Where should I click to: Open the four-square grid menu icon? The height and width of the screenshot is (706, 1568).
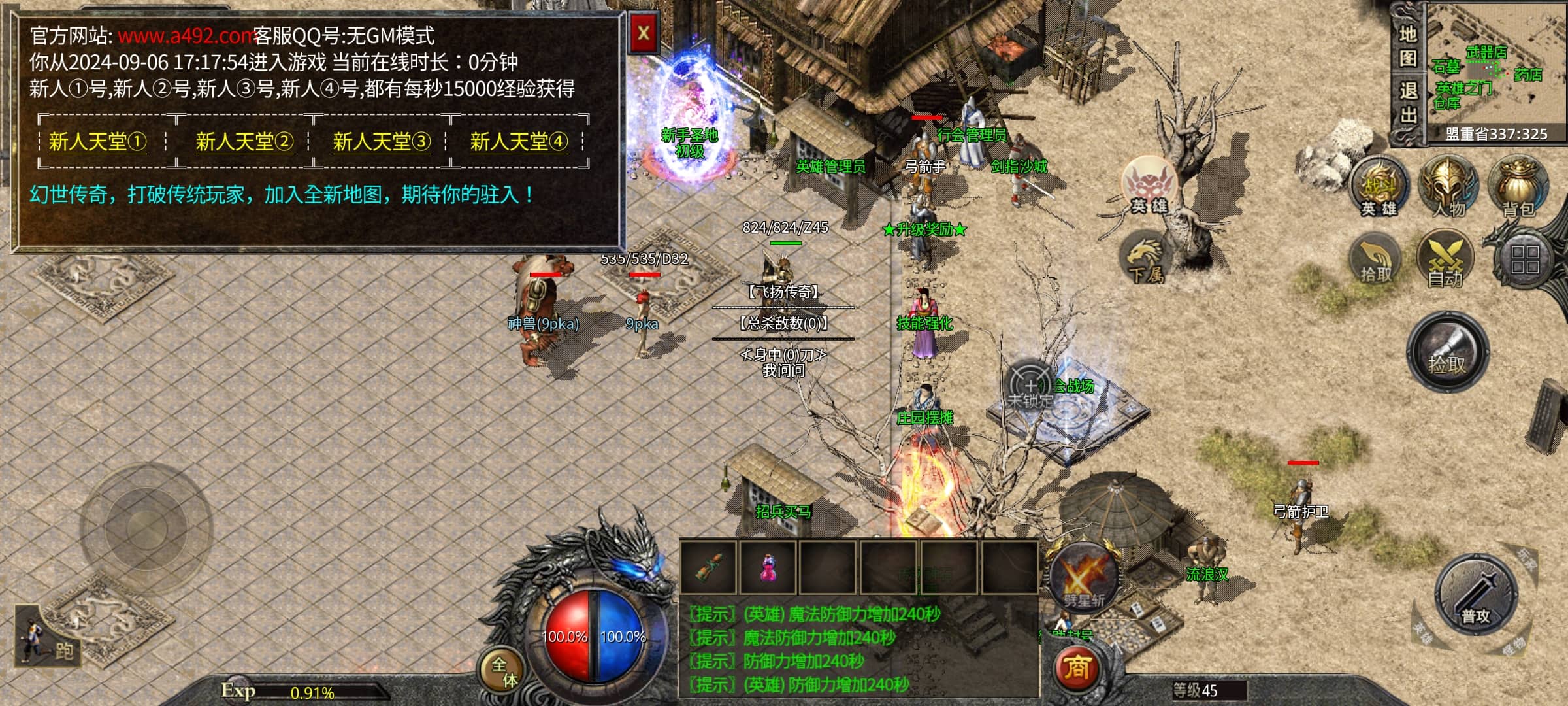(x=1525, y=259)
